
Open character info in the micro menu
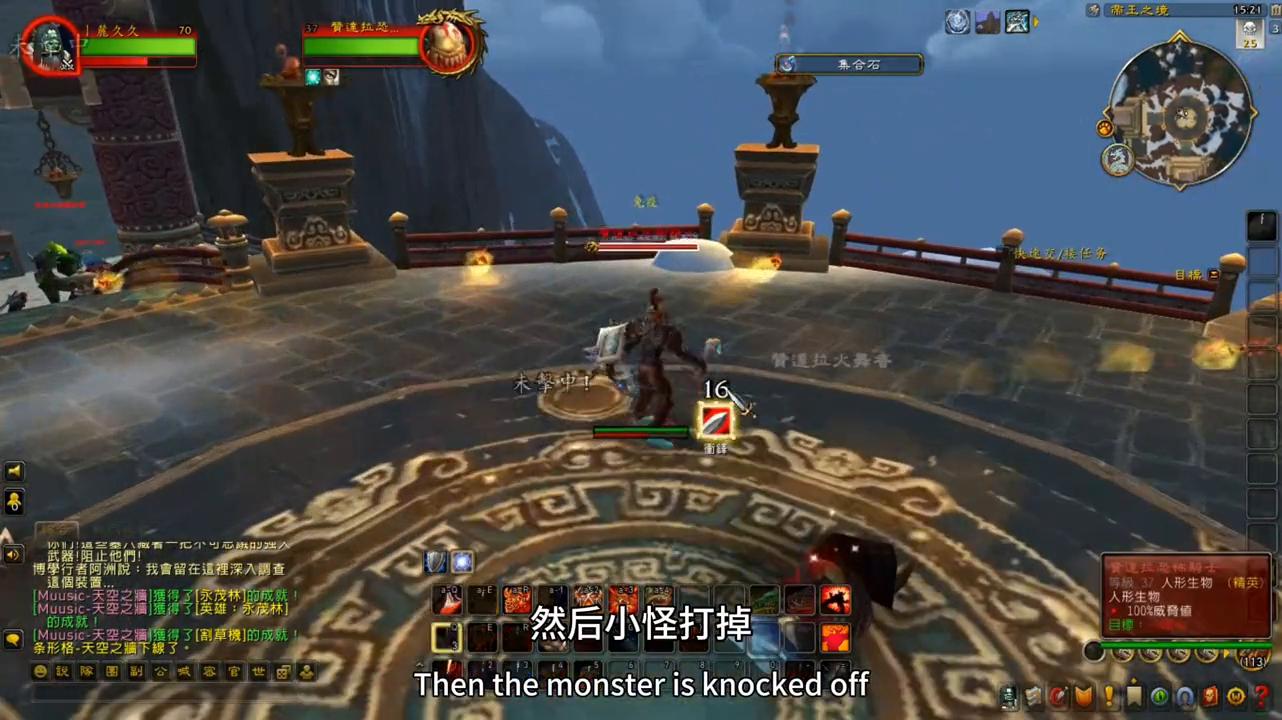click(1009, 697)
